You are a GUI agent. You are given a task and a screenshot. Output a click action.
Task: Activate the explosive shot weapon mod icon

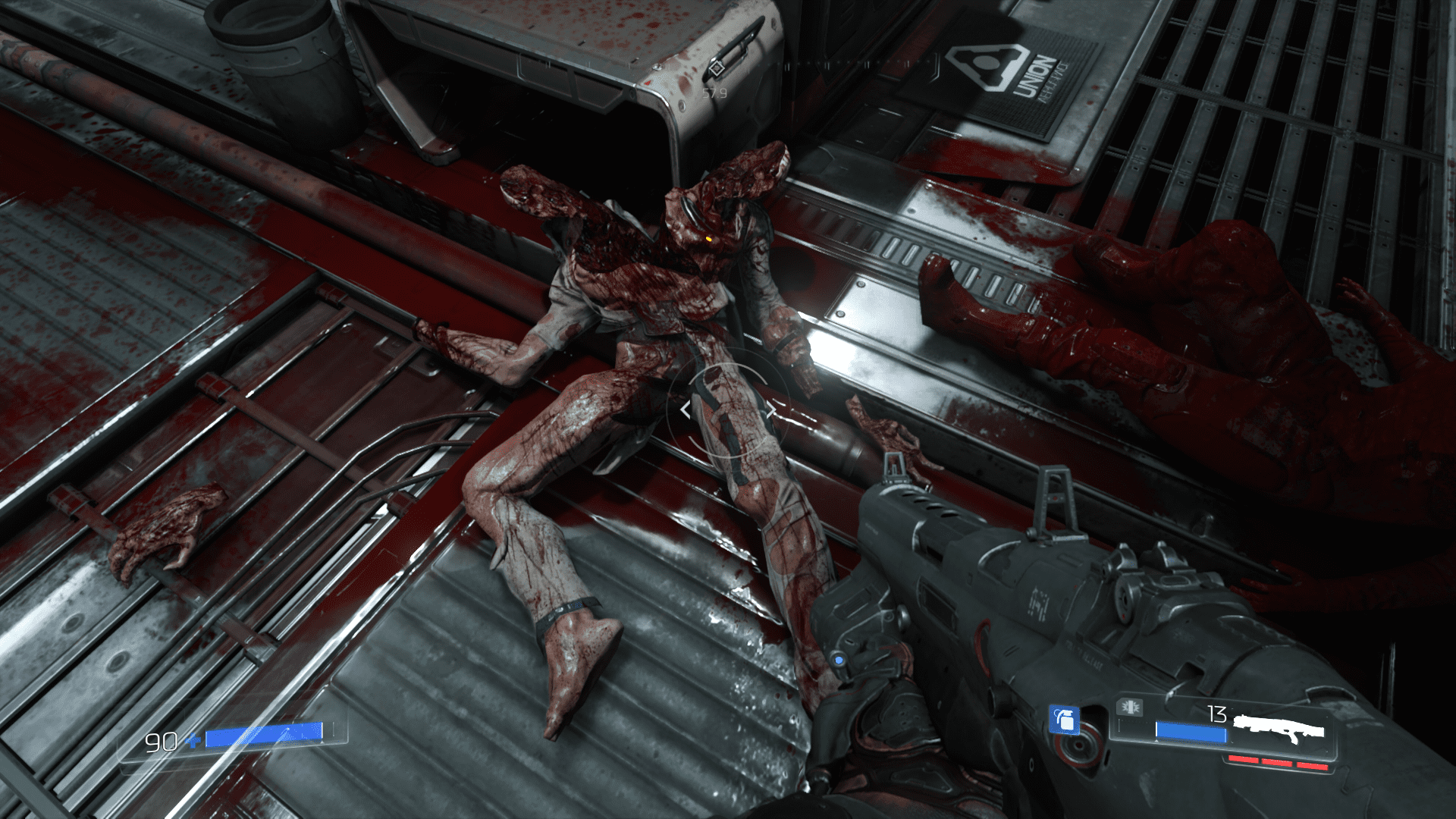click(1129, 708)
